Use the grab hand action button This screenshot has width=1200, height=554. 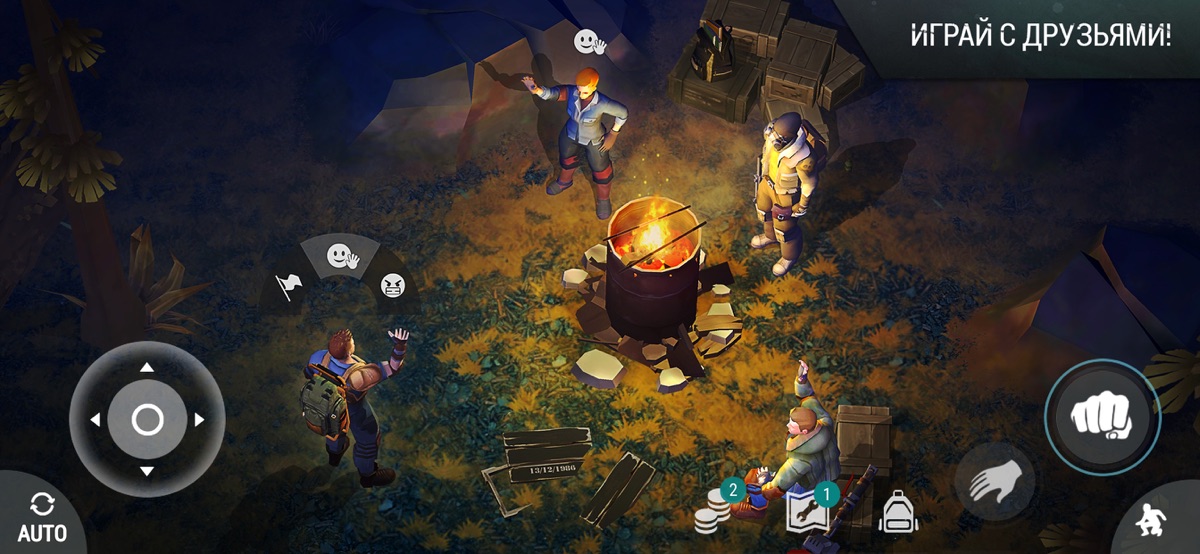(x=994, y=482)
